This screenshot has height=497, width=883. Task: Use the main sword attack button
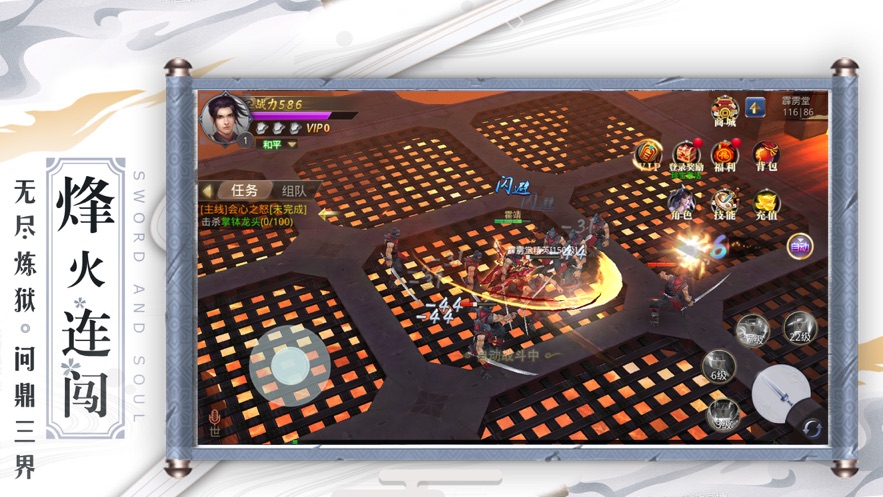pos(780,392)
